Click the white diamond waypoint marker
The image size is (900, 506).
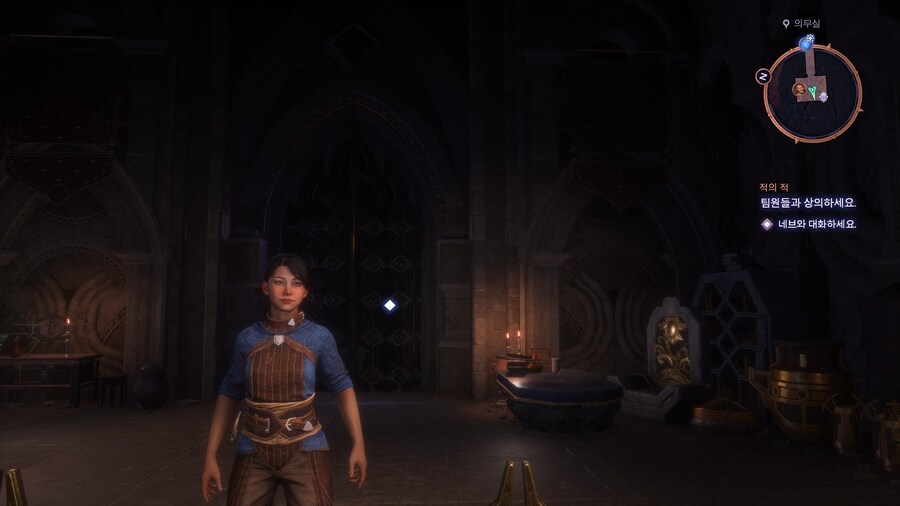click(390, 305)
